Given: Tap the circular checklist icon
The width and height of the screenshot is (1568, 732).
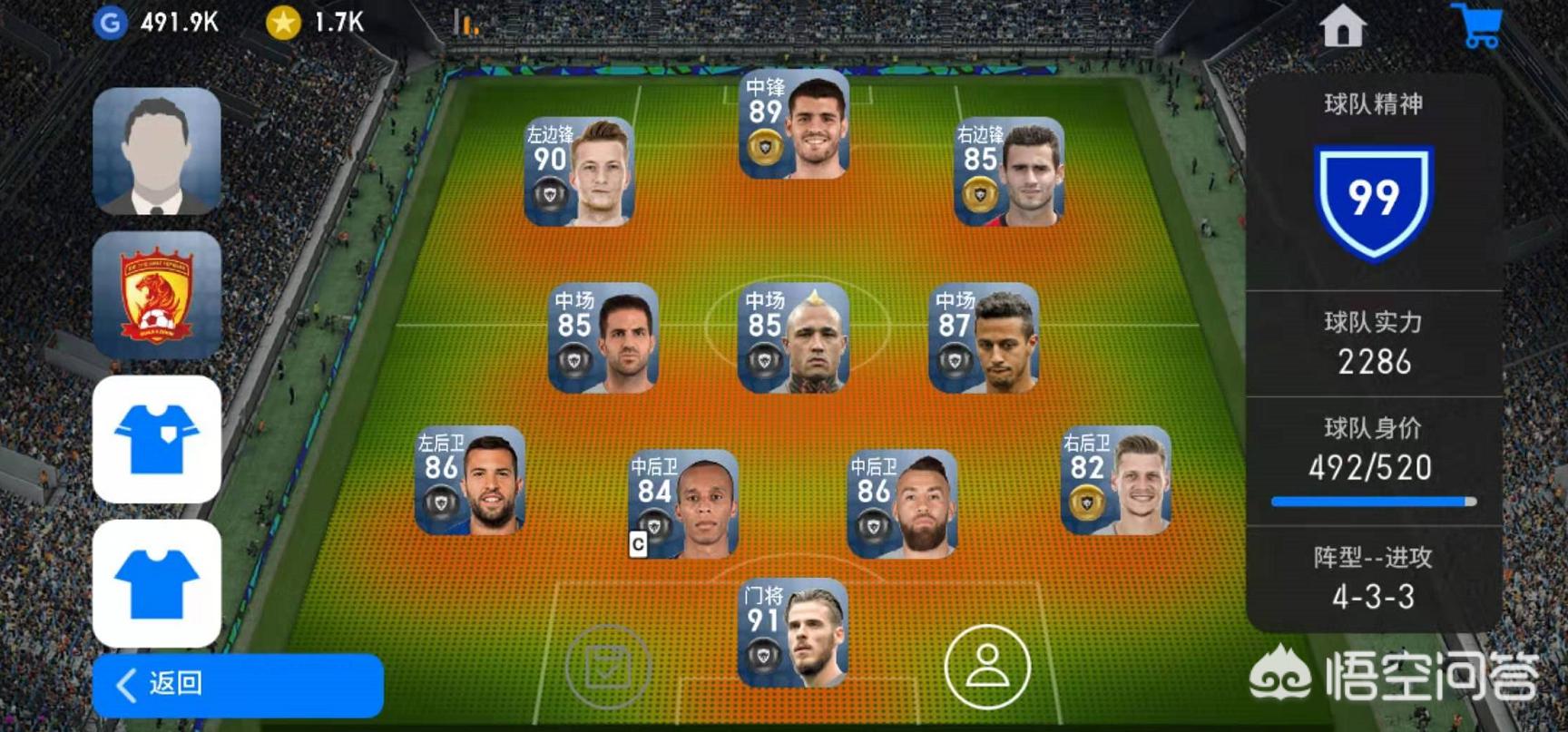Looking at the screenshot, I should coord(608,667).
